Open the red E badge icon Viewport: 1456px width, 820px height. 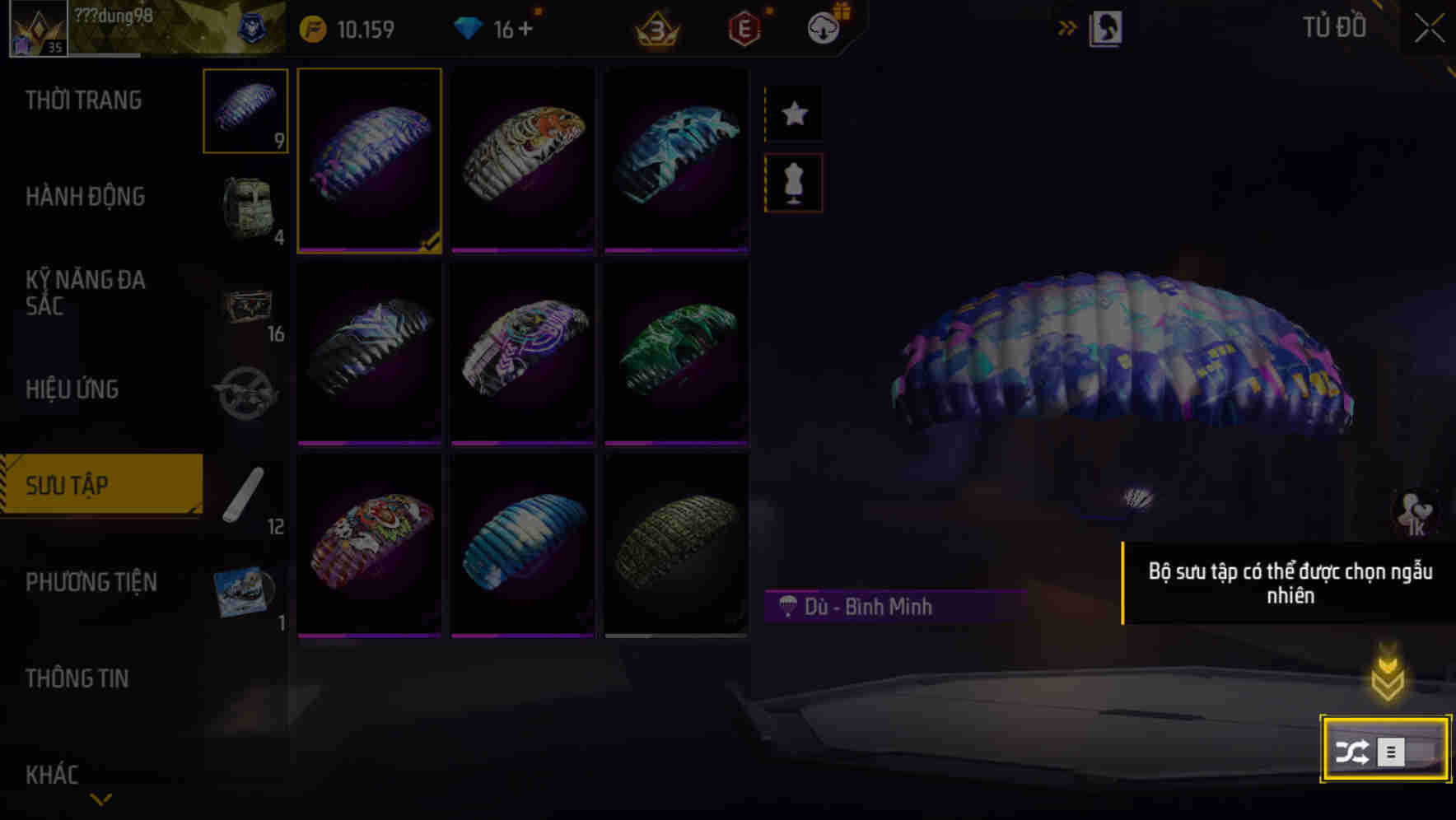coord(744,27)
